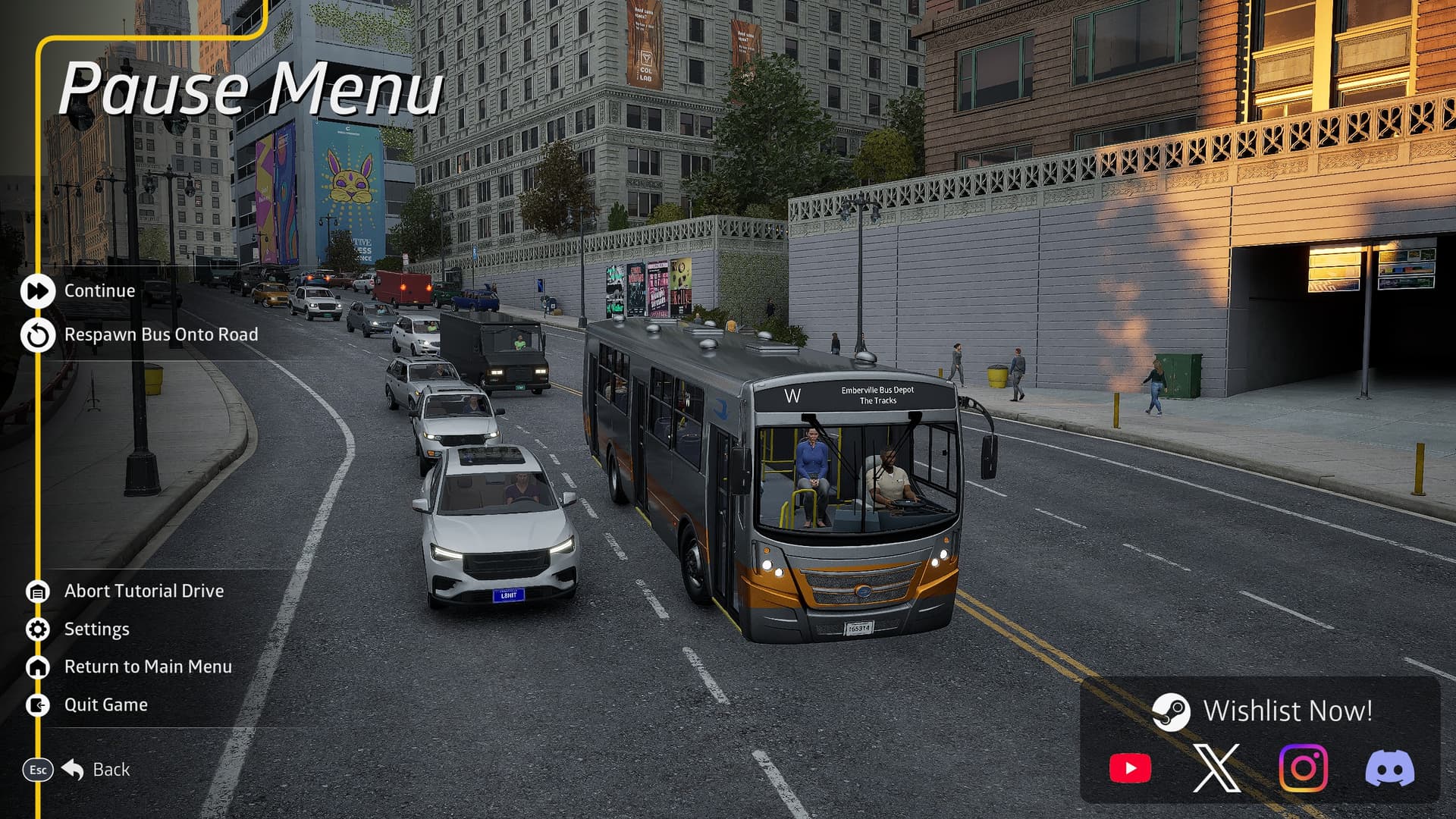Screen dimensions: 1456x819
Task: Choose Quit Game option
Action: [105, 705]
